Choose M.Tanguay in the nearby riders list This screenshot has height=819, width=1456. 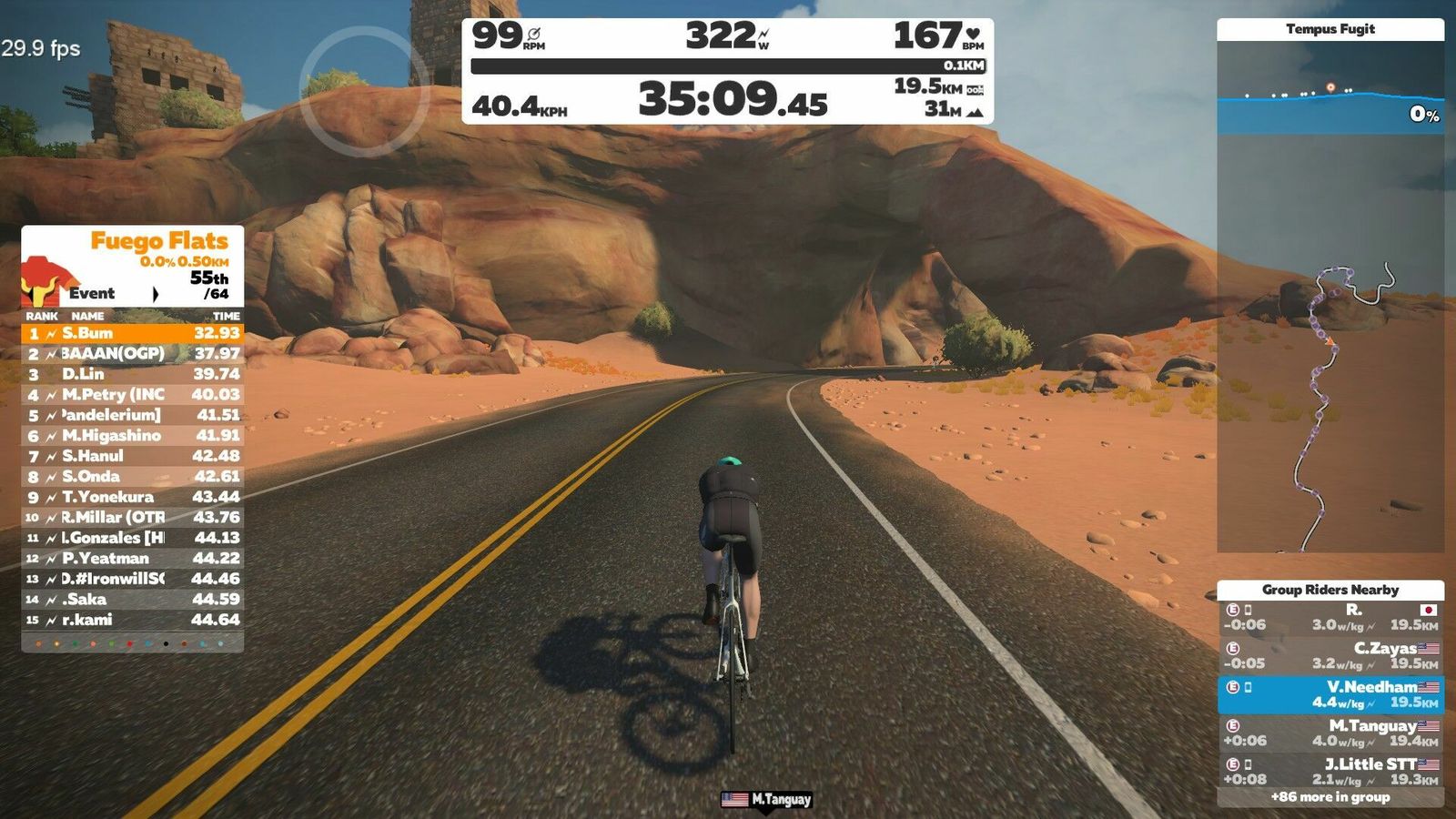[x=1330, y=733]
